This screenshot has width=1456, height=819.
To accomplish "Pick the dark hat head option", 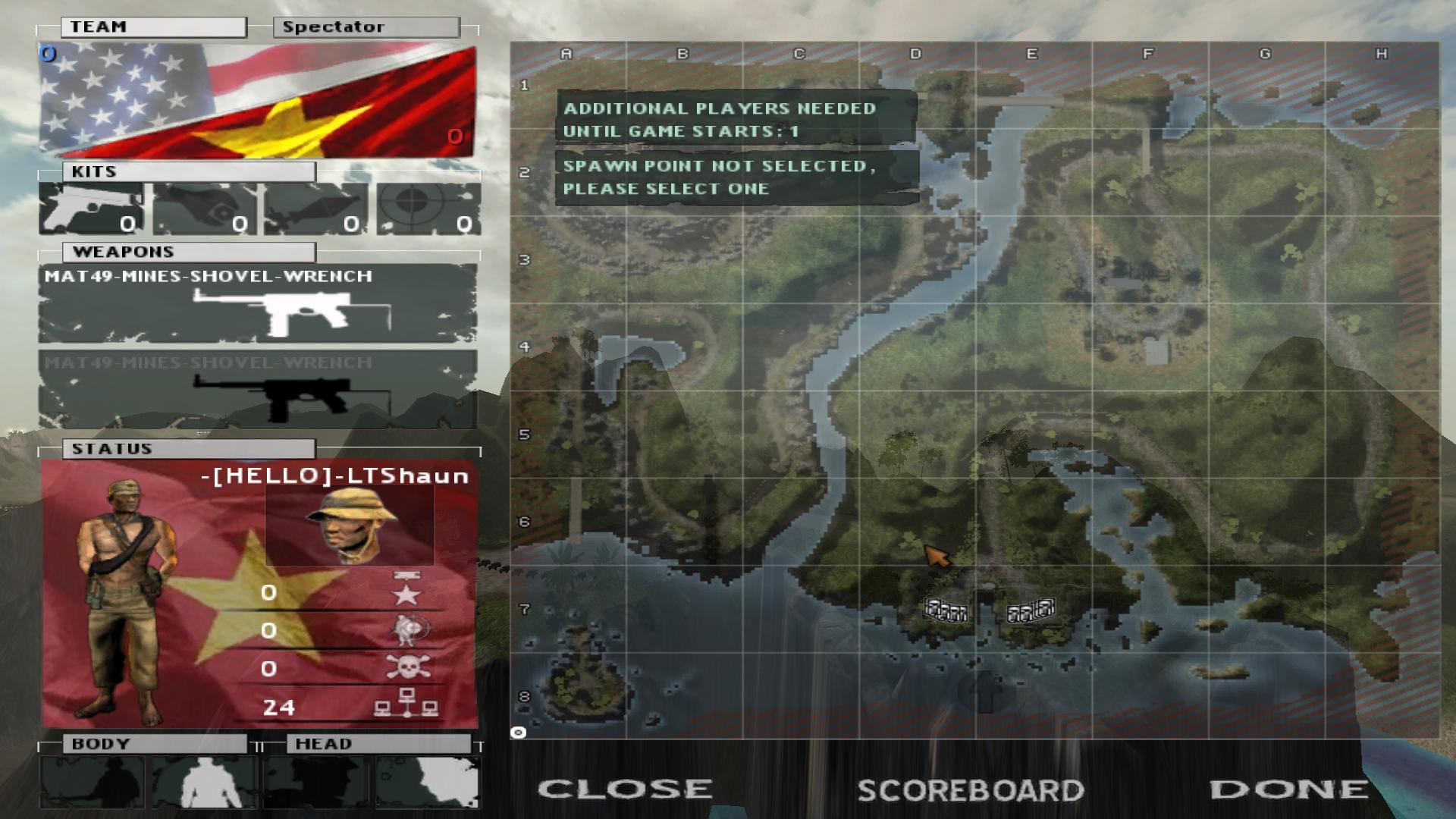I will click(315, 783).
